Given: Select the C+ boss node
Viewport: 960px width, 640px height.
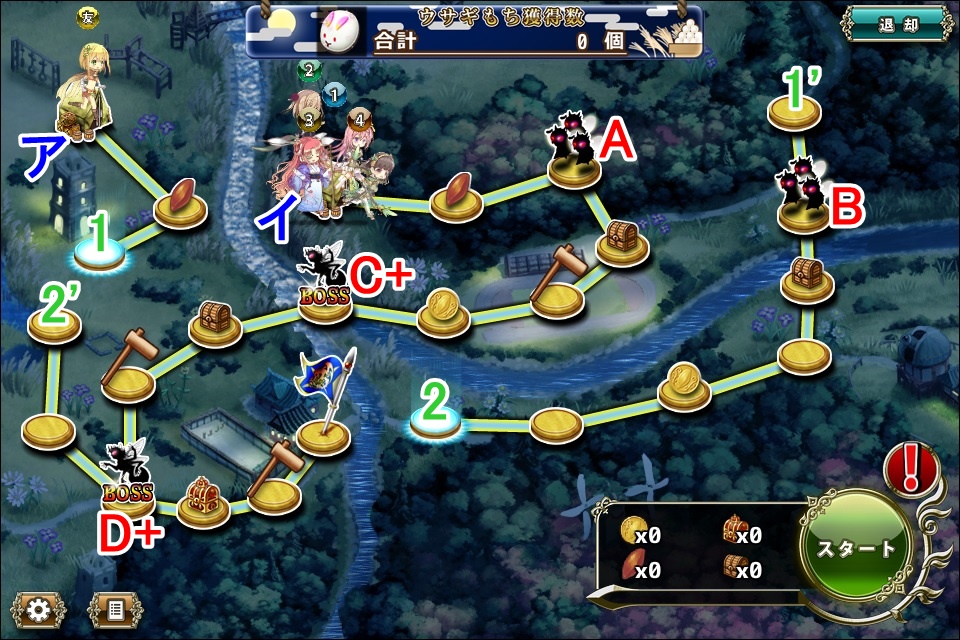Looking at the screenshot, I should (325, 290).
